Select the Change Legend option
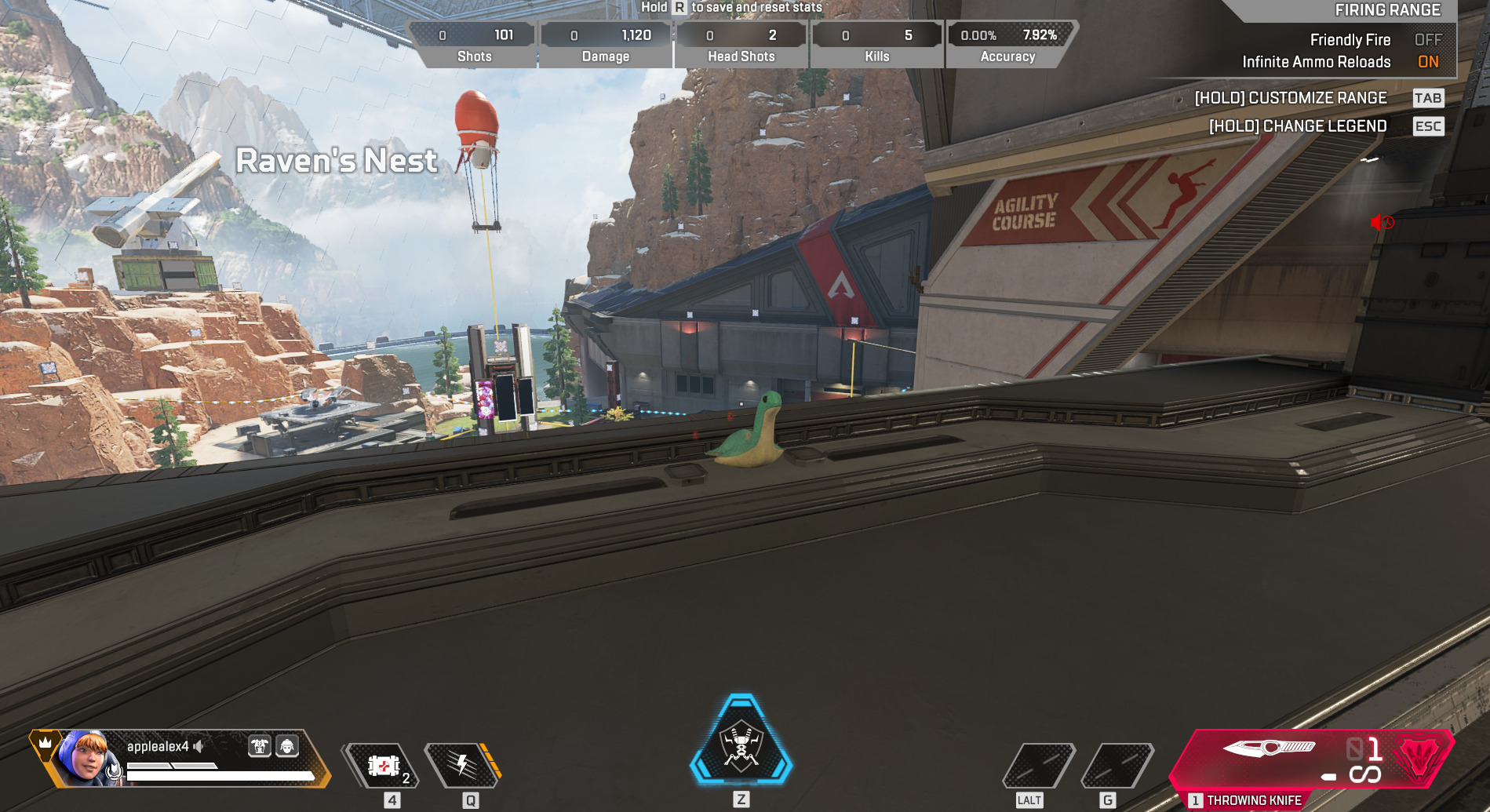1490x812 pixels. coord(1298,126)
